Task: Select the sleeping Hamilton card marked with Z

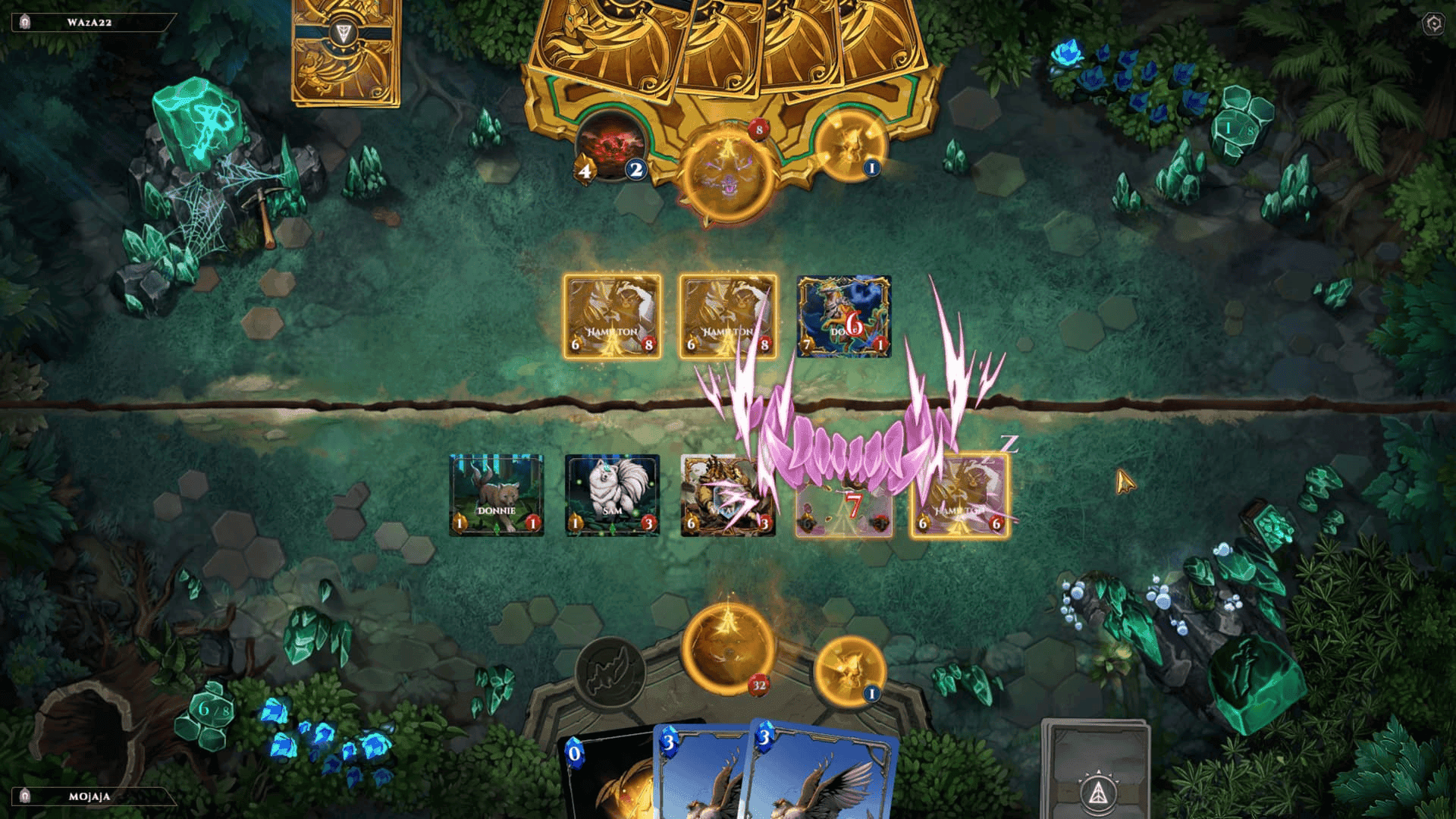Action: pos(959,494)
